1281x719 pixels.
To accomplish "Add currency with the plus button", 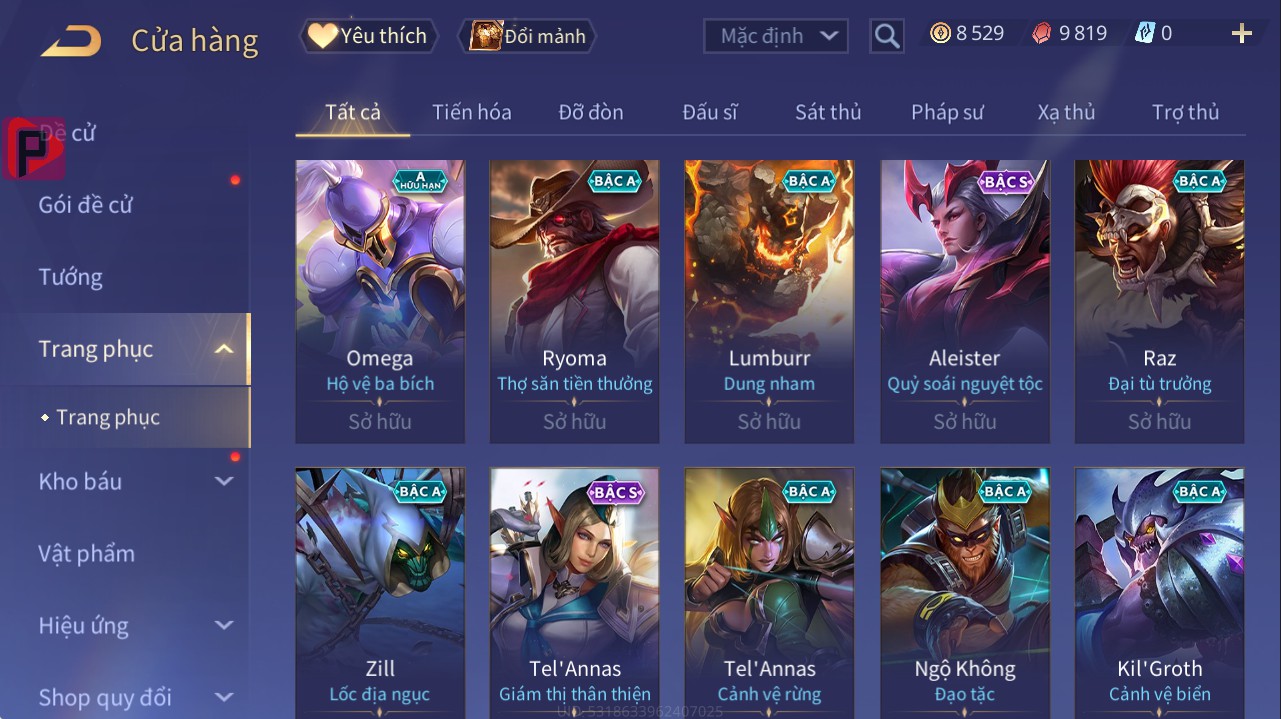I will pos(1241,34).
